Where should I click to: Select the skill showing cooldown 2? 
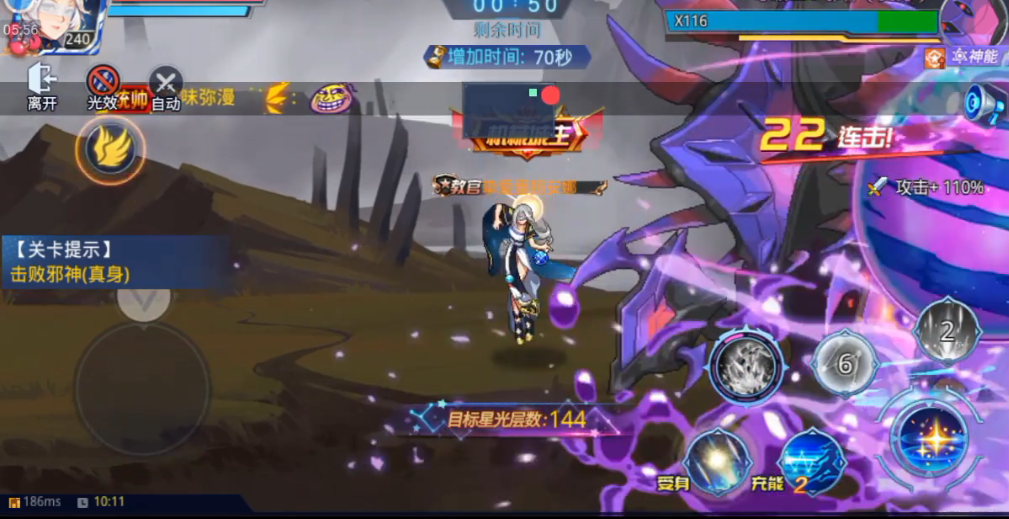(x=947, y=331)
